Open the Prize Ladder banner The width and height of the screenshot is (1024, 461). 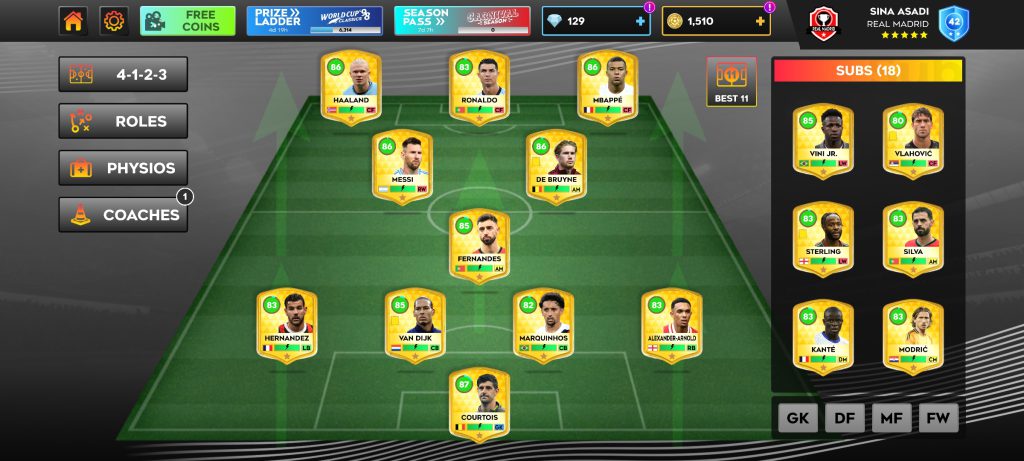(314, 21)
